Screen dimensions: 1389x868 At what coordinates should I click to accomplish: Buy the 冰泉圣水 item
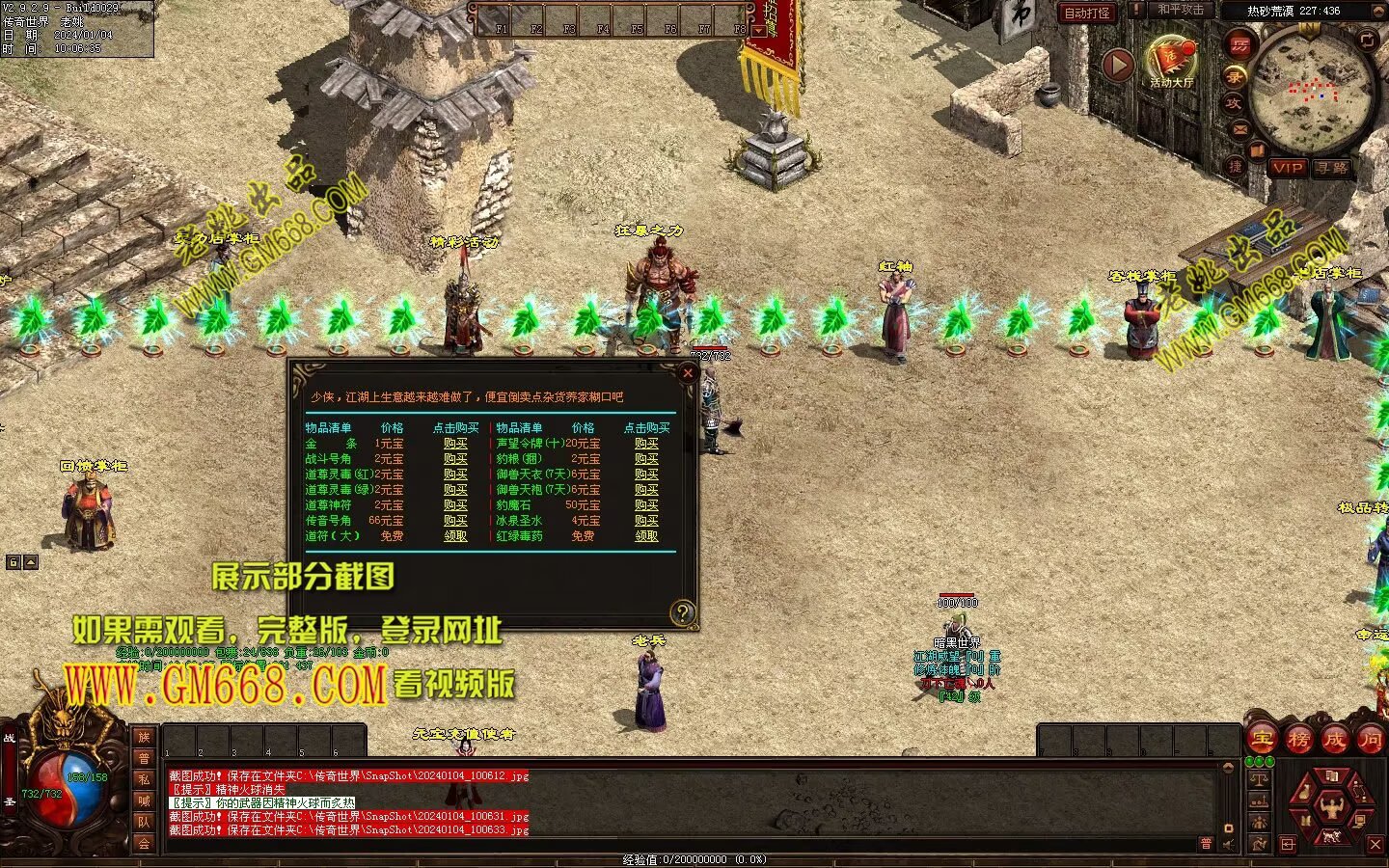click(x=646, y=521)
